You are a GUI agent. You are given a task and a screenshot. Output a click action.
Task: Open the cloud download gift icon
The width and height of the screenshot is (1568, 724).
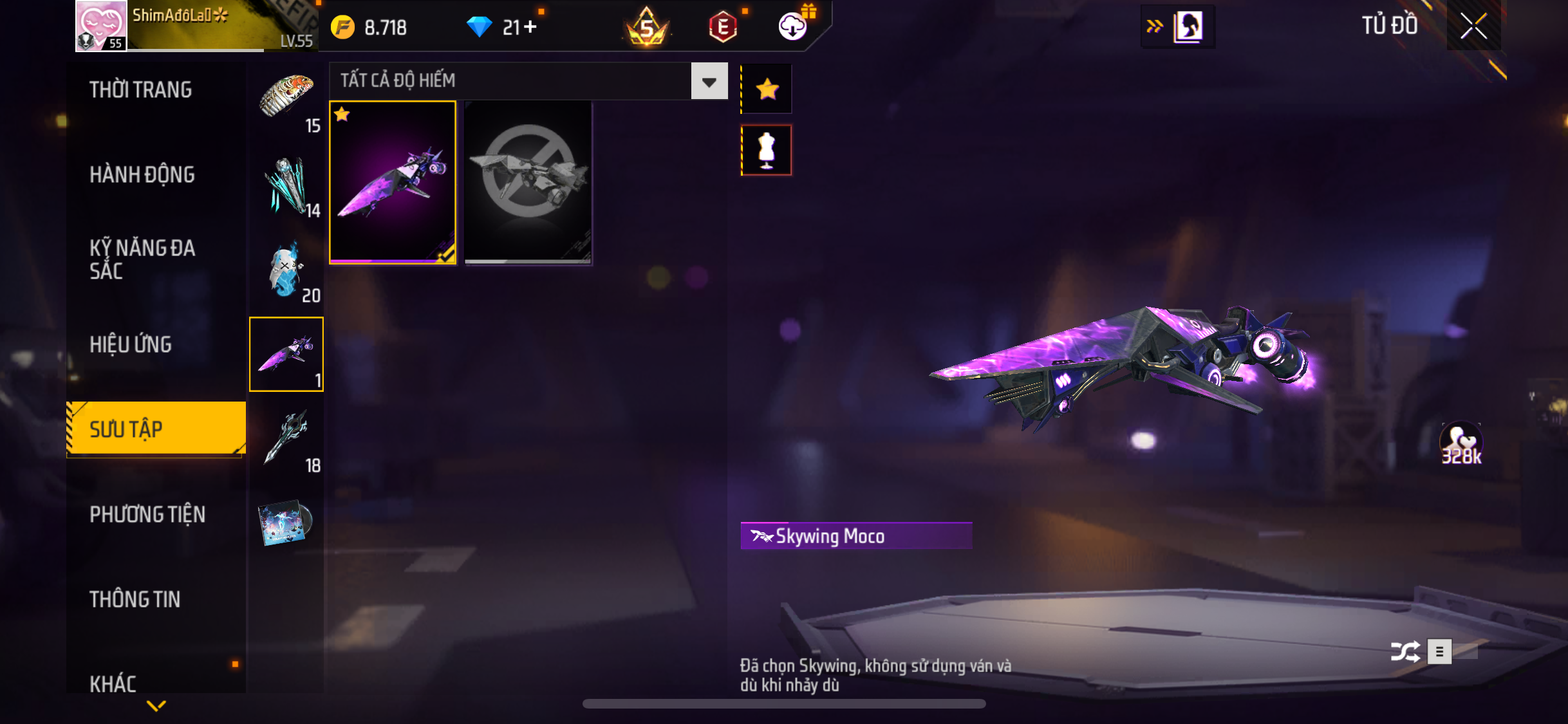793,26
